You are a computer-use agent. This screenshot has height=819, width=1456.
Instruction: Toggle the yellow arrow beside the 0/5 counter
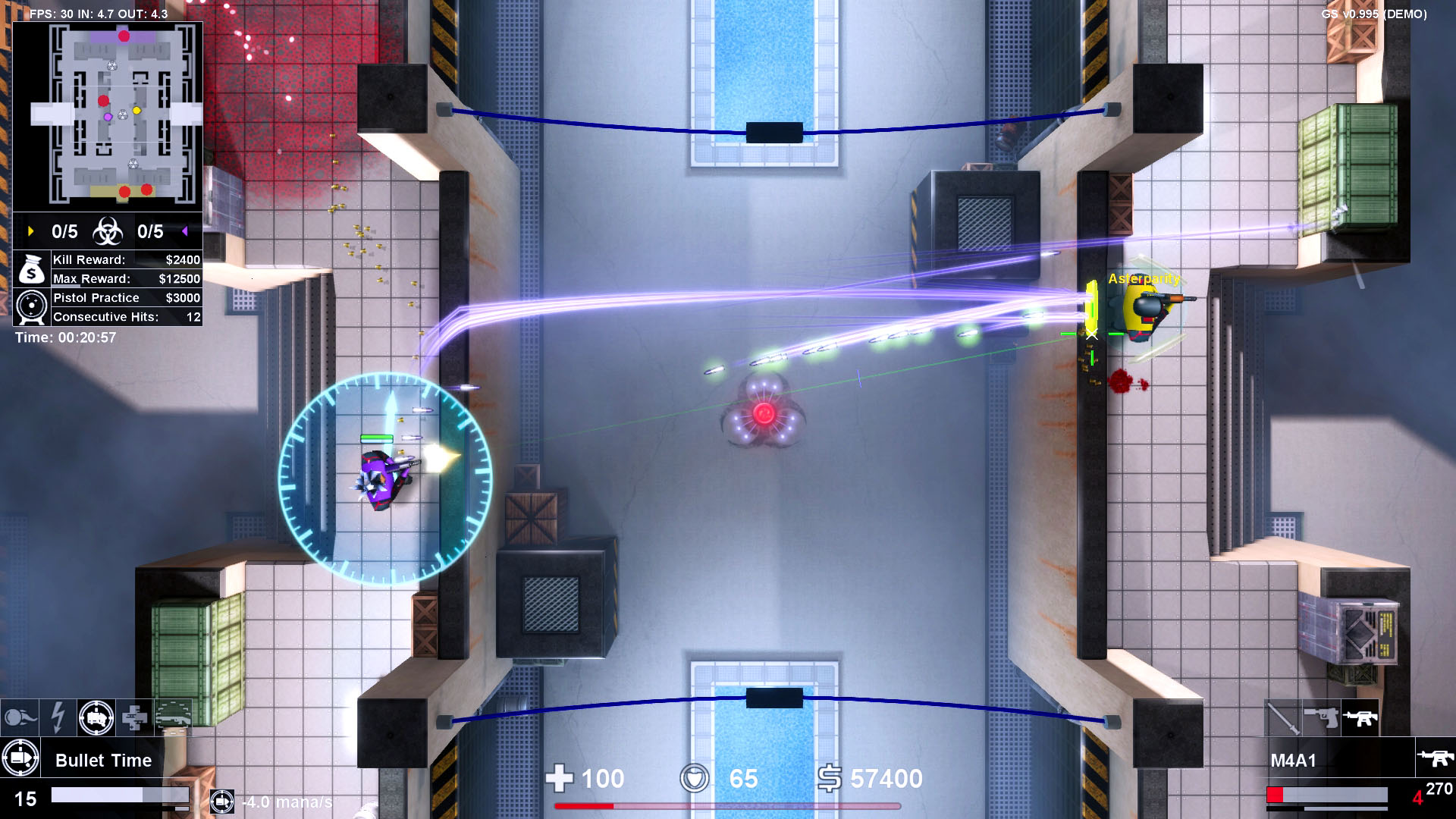coord(30,232)
